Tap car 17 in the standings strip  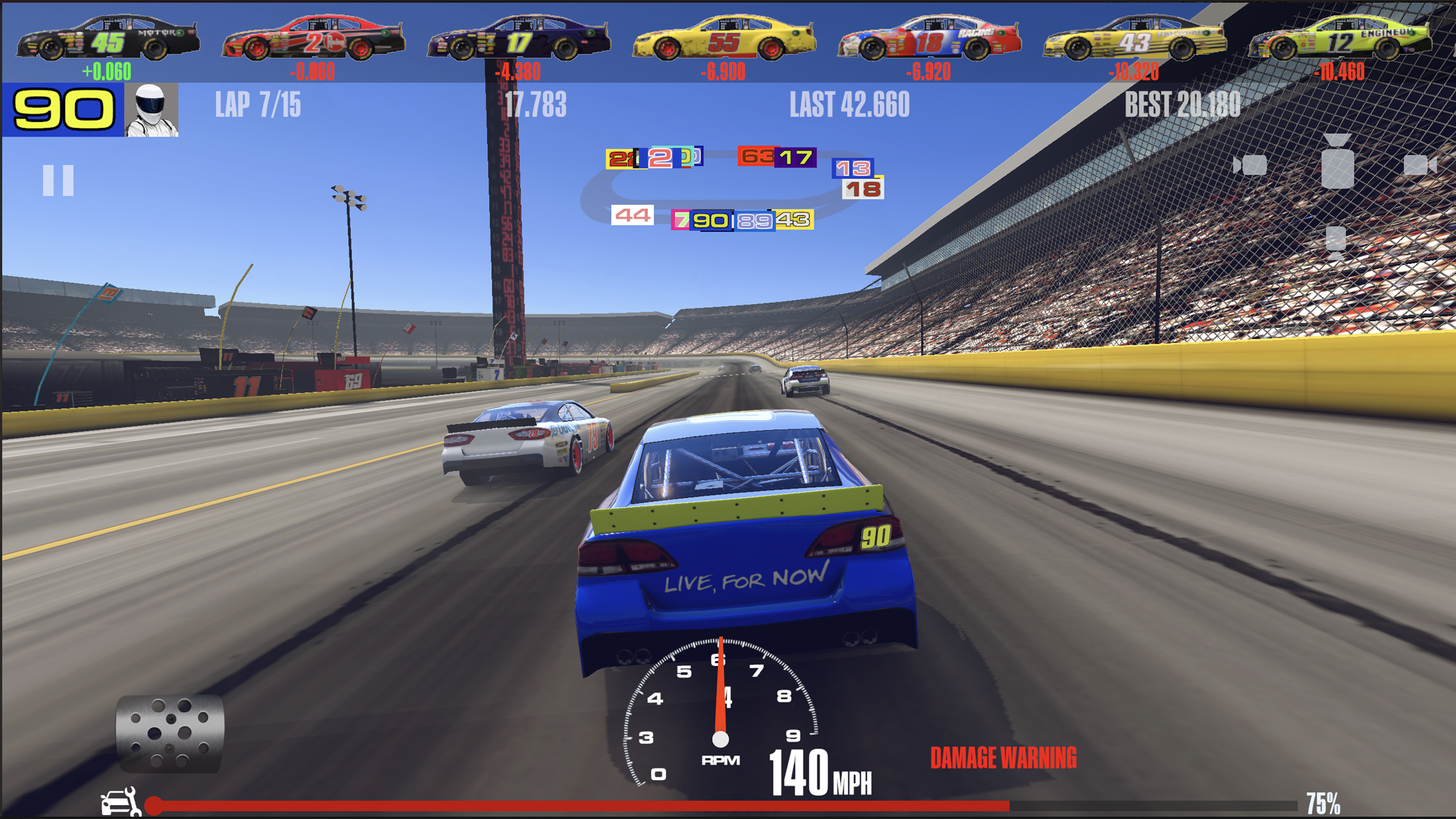[521, 38]
